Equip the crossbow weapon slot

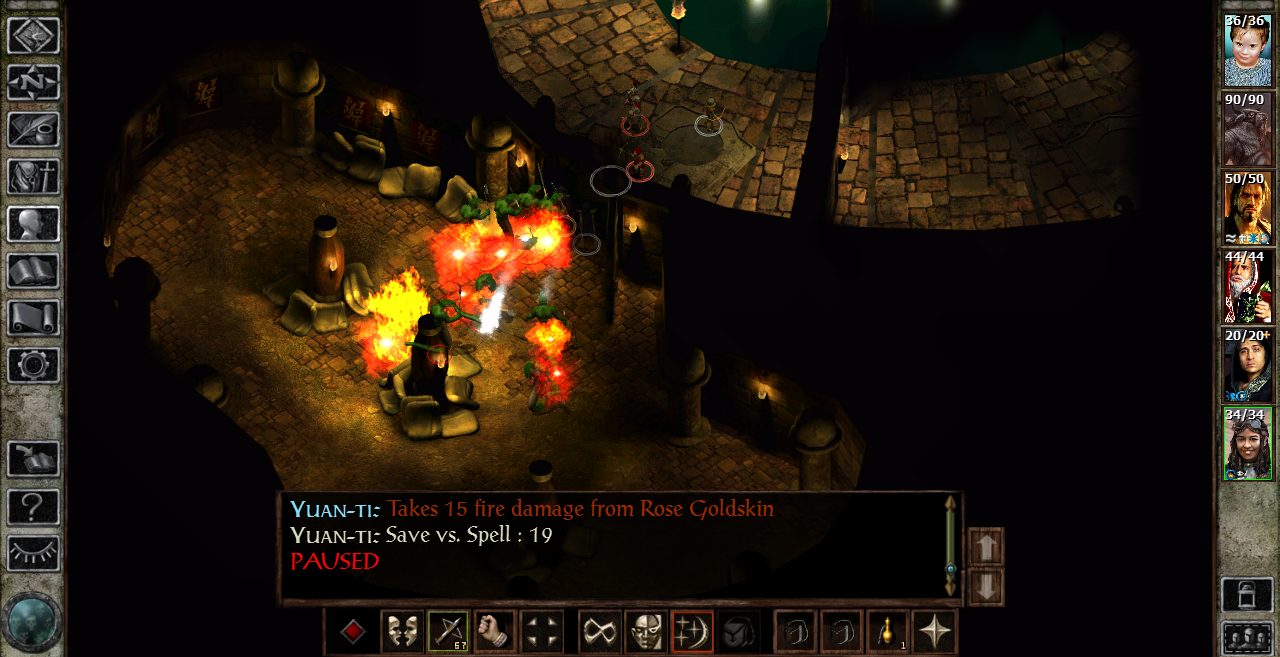click(449, 632)
